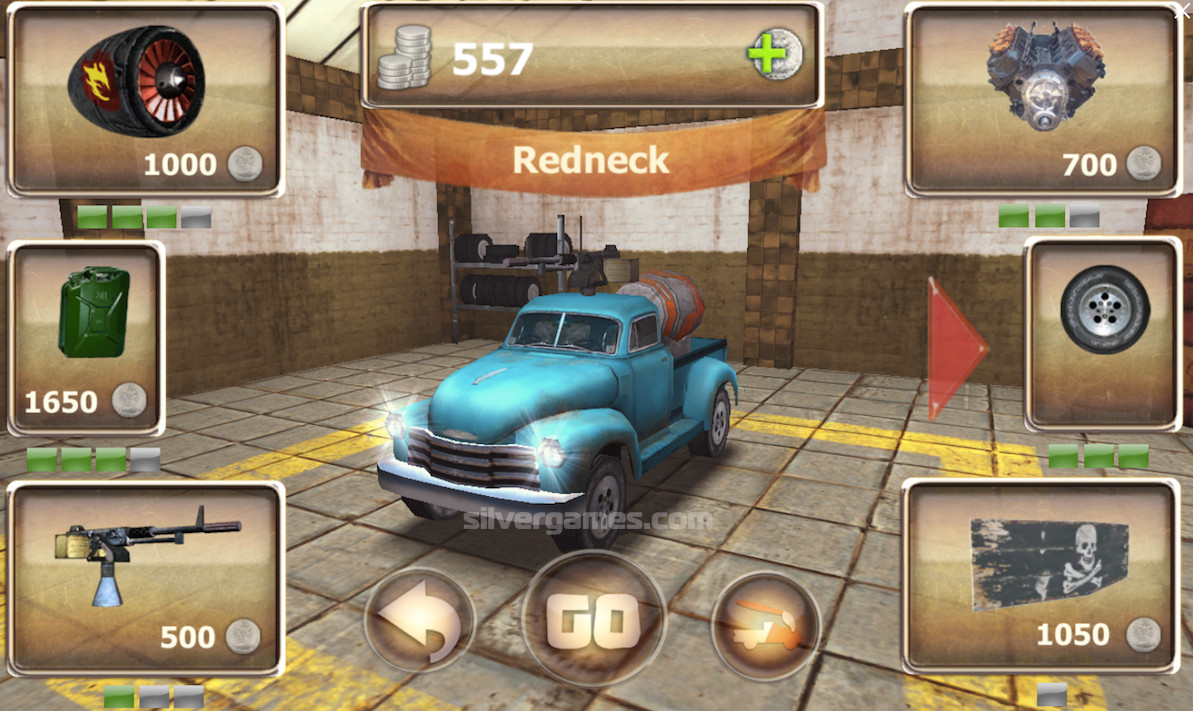Screen dimensions: 1193x711
Task: Purchase the engine upgrade for 700
Action: tap(1044, 101)
